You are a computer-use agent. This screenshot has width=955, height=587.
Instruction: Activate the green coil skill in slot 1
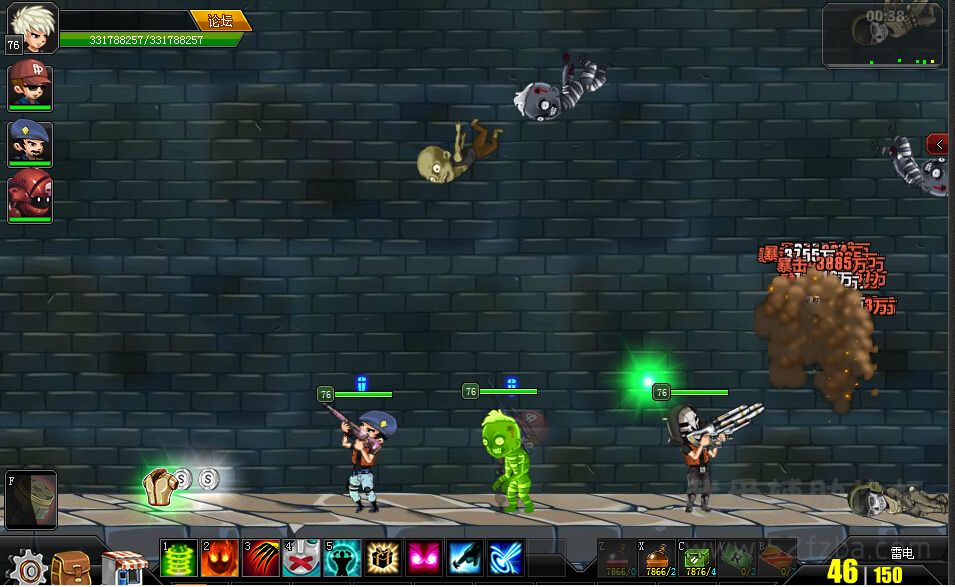pyautogui.click(x=180, y=559)
